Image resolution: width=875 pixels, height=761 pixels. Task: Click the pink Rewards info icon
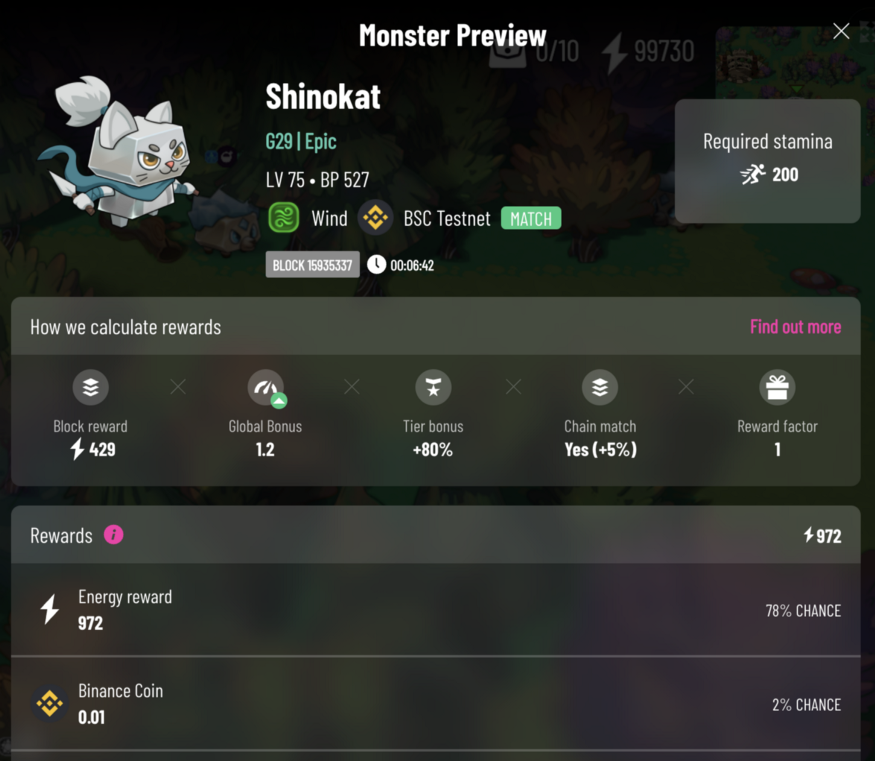(x=114, y=535)
